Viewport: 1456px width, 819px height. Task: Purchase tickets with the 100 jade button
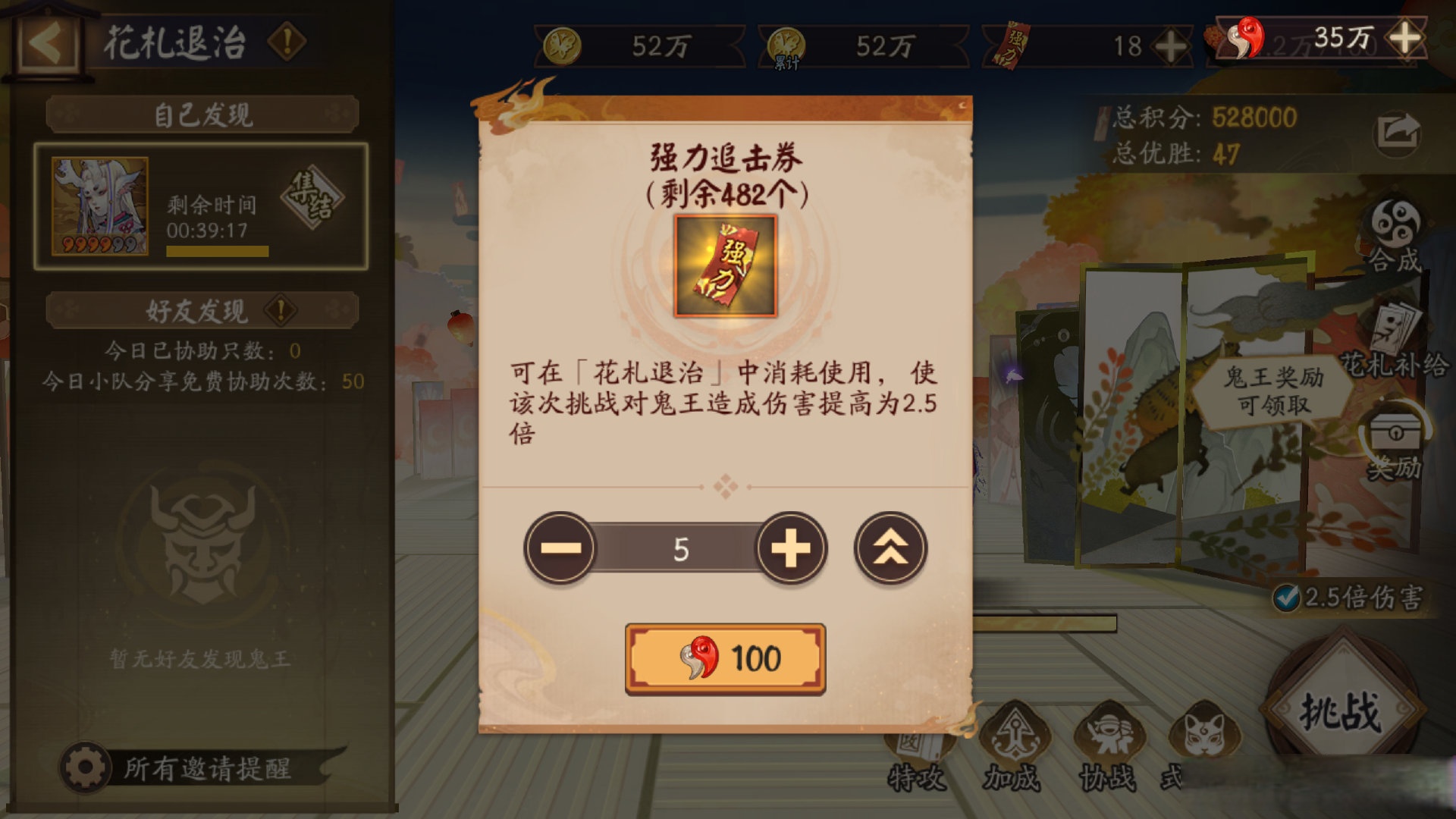tap(726, 659)
